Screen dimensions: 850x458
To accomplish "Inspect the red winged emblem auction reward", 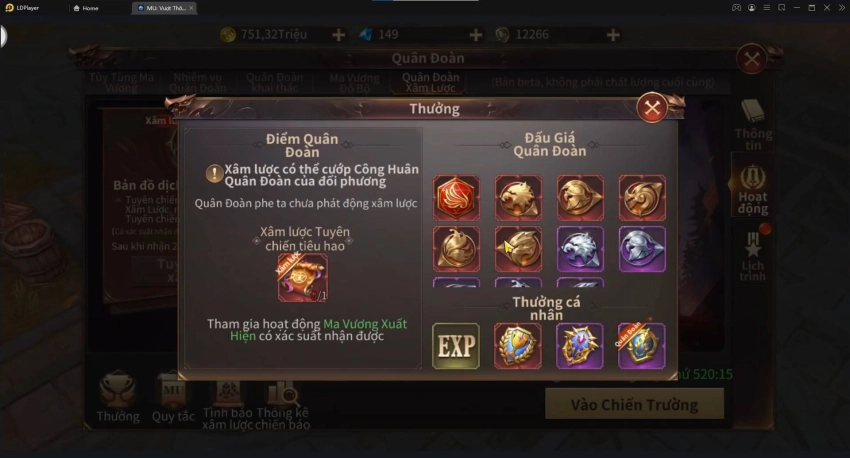I will [x=456, y=197].
